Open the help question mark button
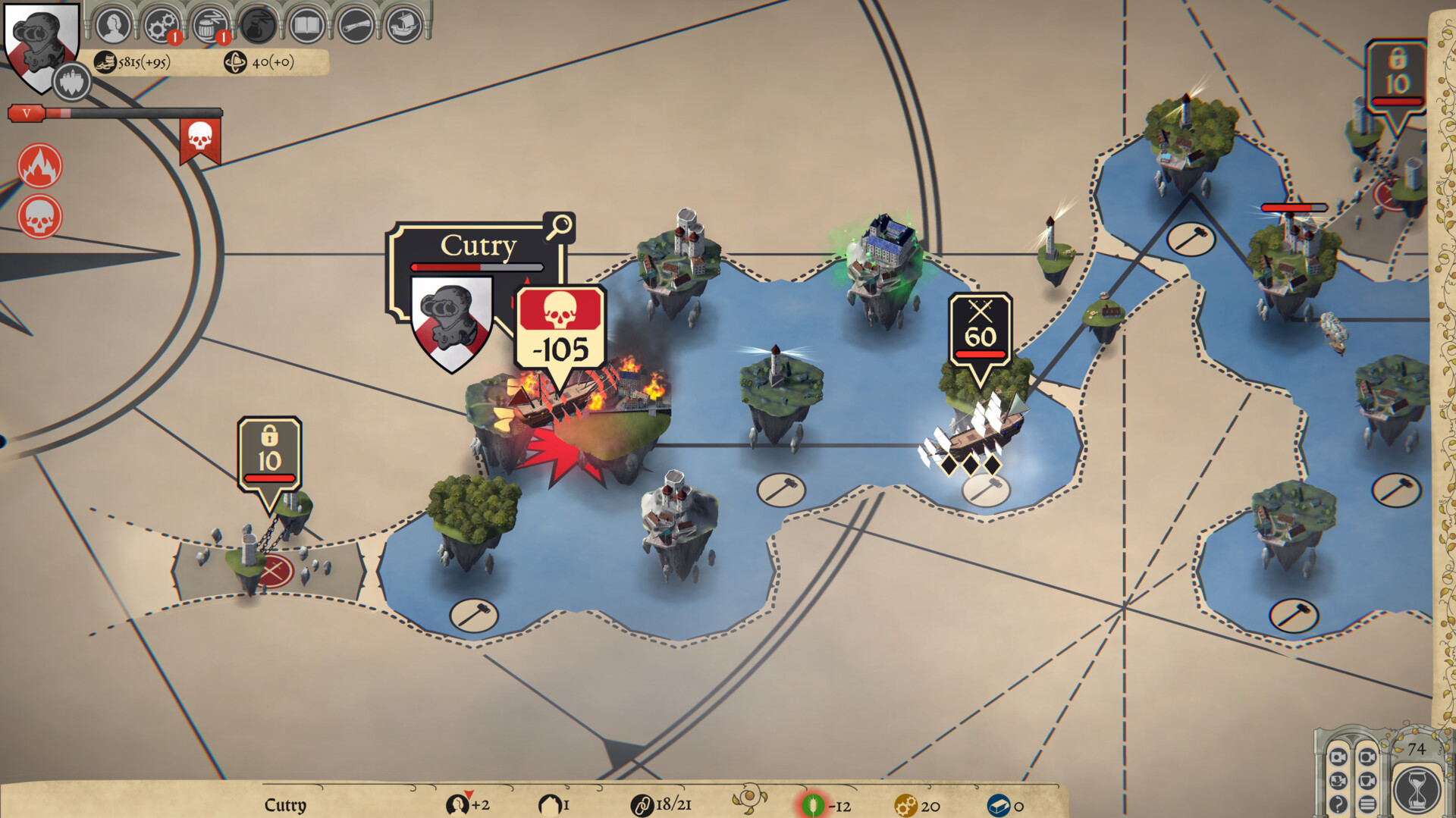The width and height of the screenshot is (1456, 818). click(1338, 804)
